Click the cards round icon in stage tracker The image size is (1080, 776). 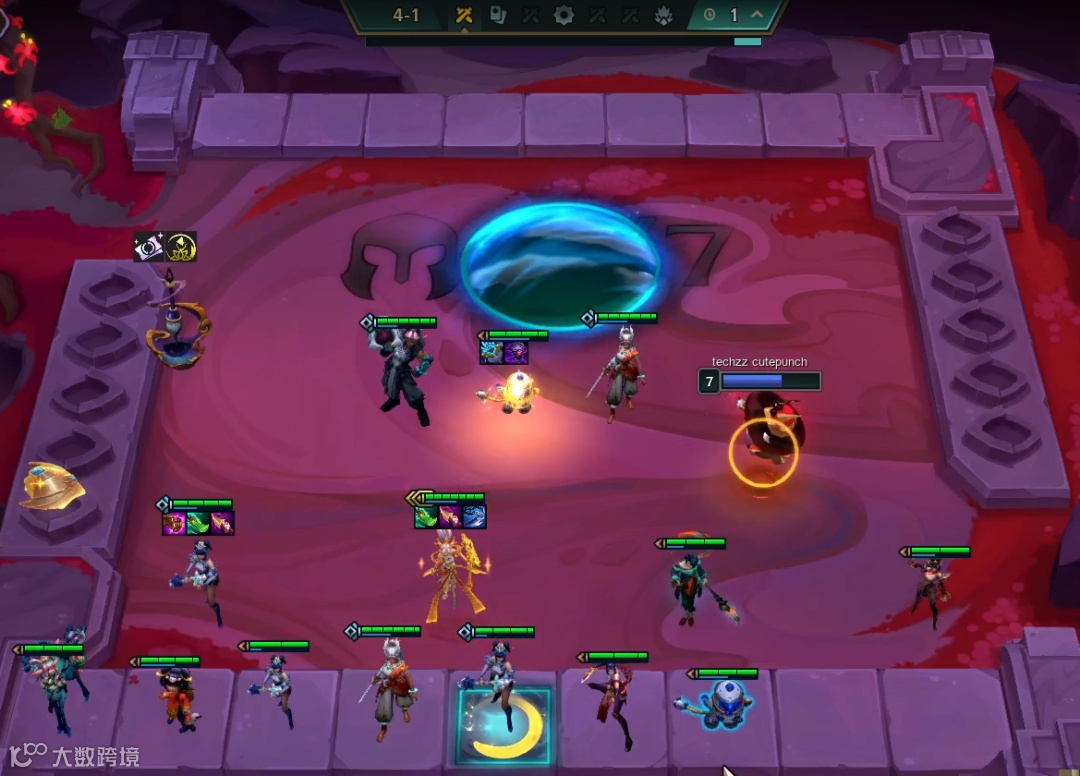497,15
